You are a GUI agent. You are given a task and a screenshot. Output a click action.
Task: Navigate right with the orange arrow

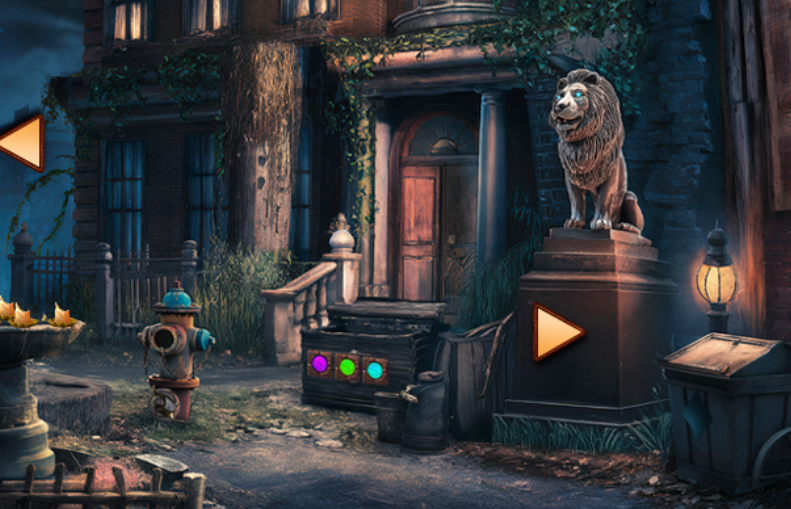pos(556,332)
